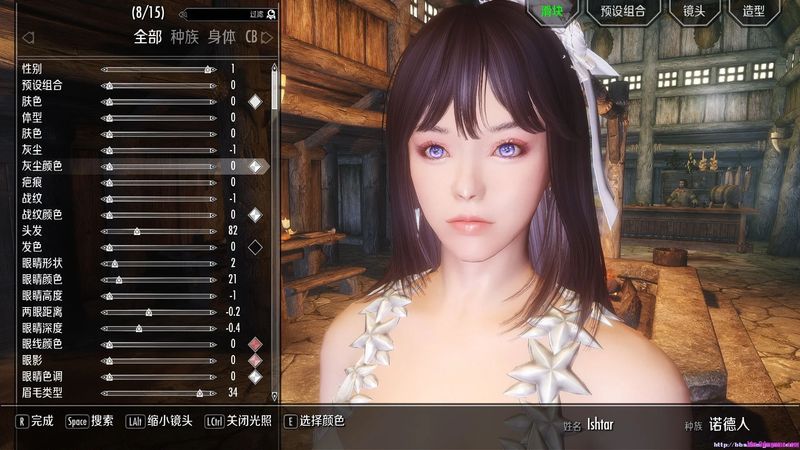Image resolution: width=800 pixels, height=450 pixels.
Task: Select the 灰尘颜色 color swatch
Action: [255, 166]
